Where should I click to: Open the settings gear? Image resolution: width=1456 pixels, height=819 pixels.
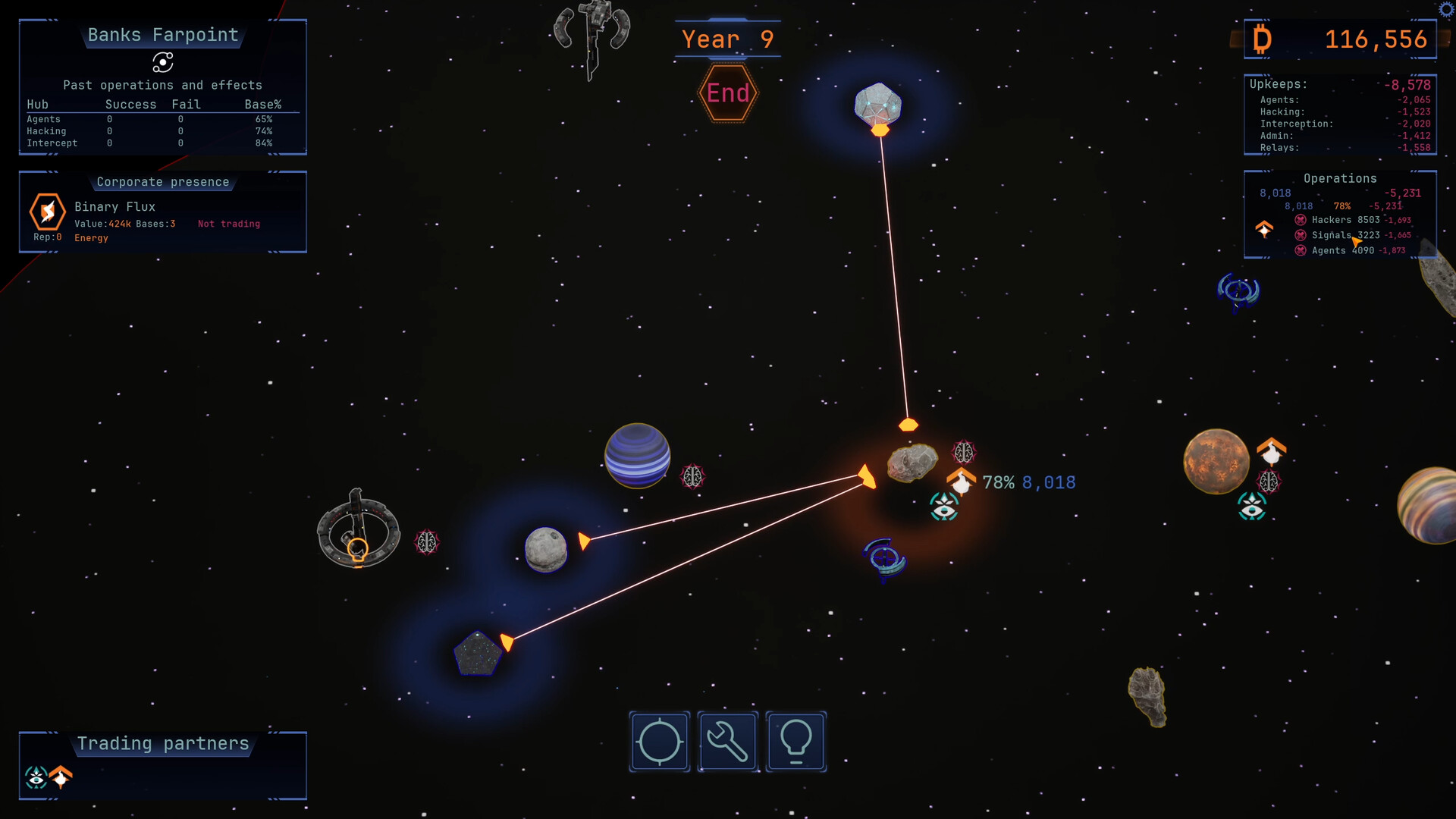click(1446, 9)
